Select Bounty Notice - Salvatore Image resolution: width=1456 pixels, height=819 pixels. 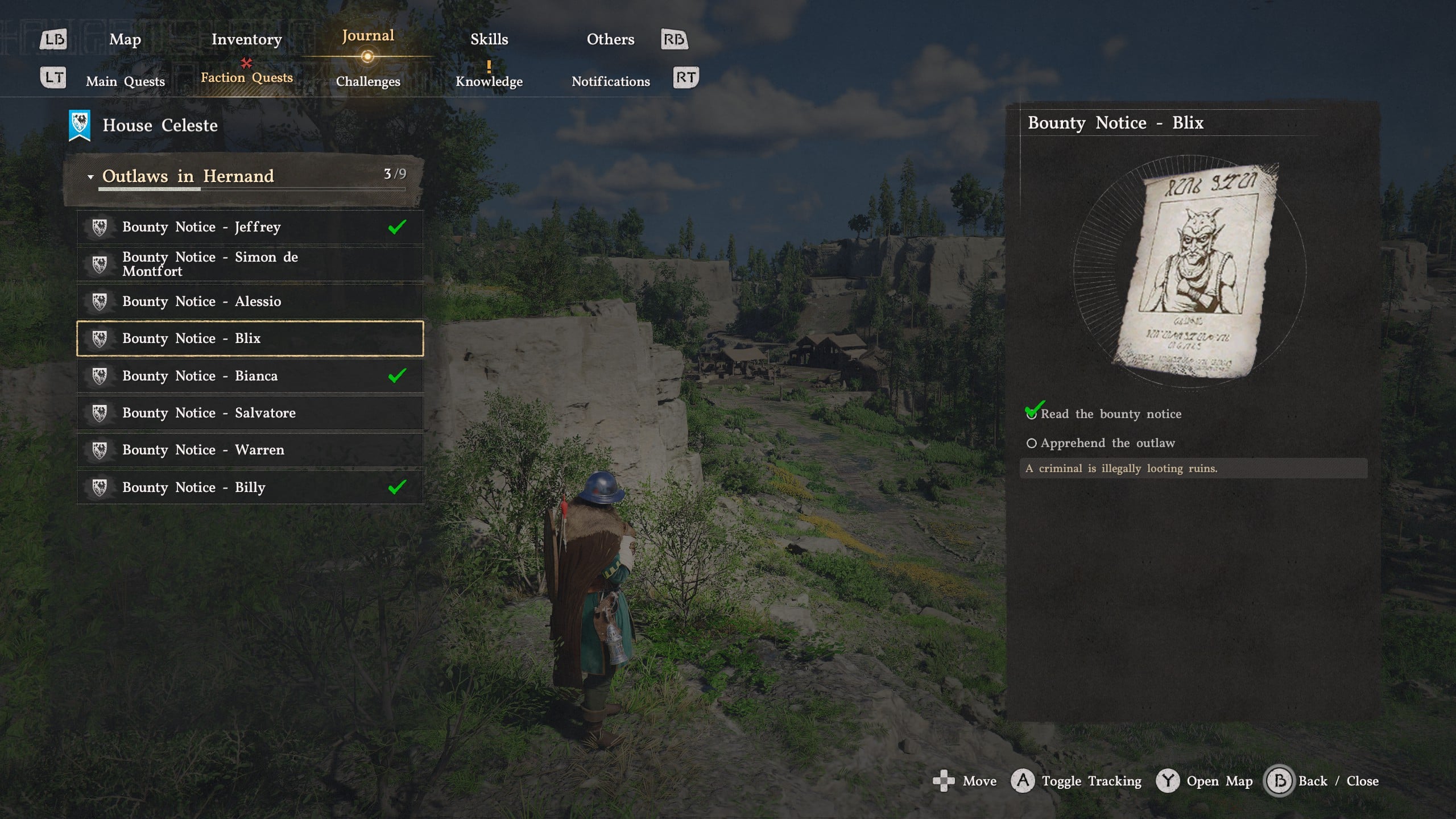[x=250, y=413]
